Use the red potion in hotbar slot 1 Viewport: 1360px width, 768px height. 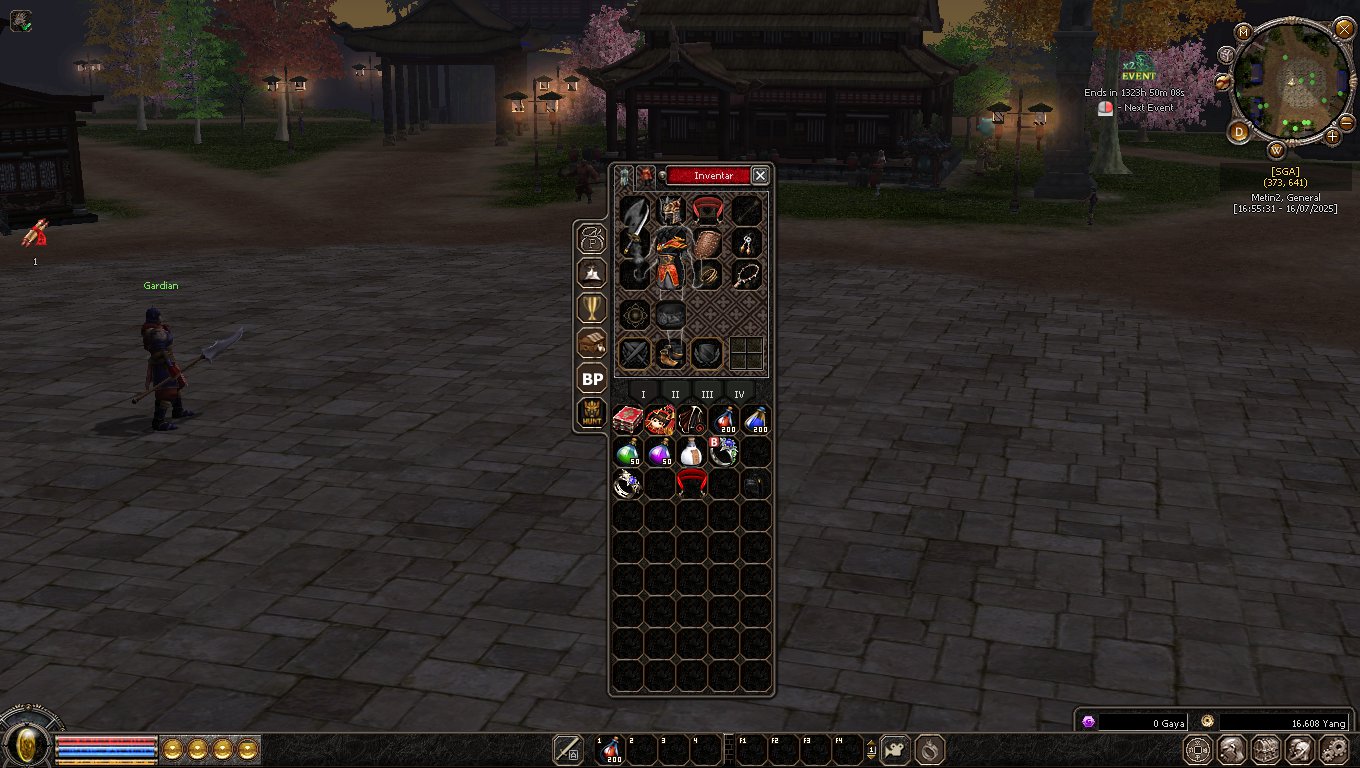pyautogui.click(x=611, y=750)
